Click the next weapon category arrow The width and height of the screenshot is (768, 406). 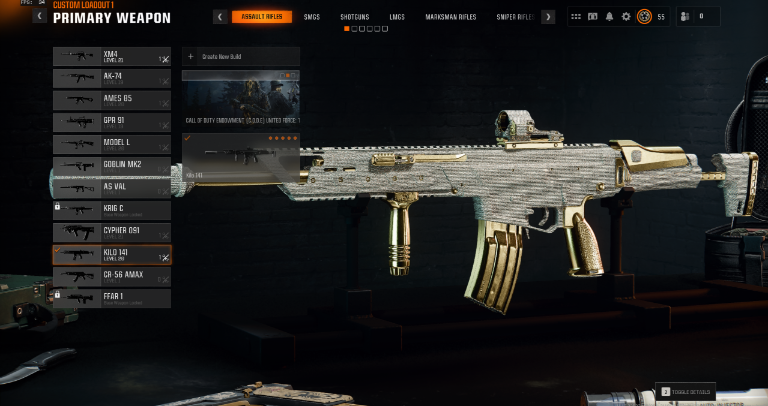(x=548, y=17)
